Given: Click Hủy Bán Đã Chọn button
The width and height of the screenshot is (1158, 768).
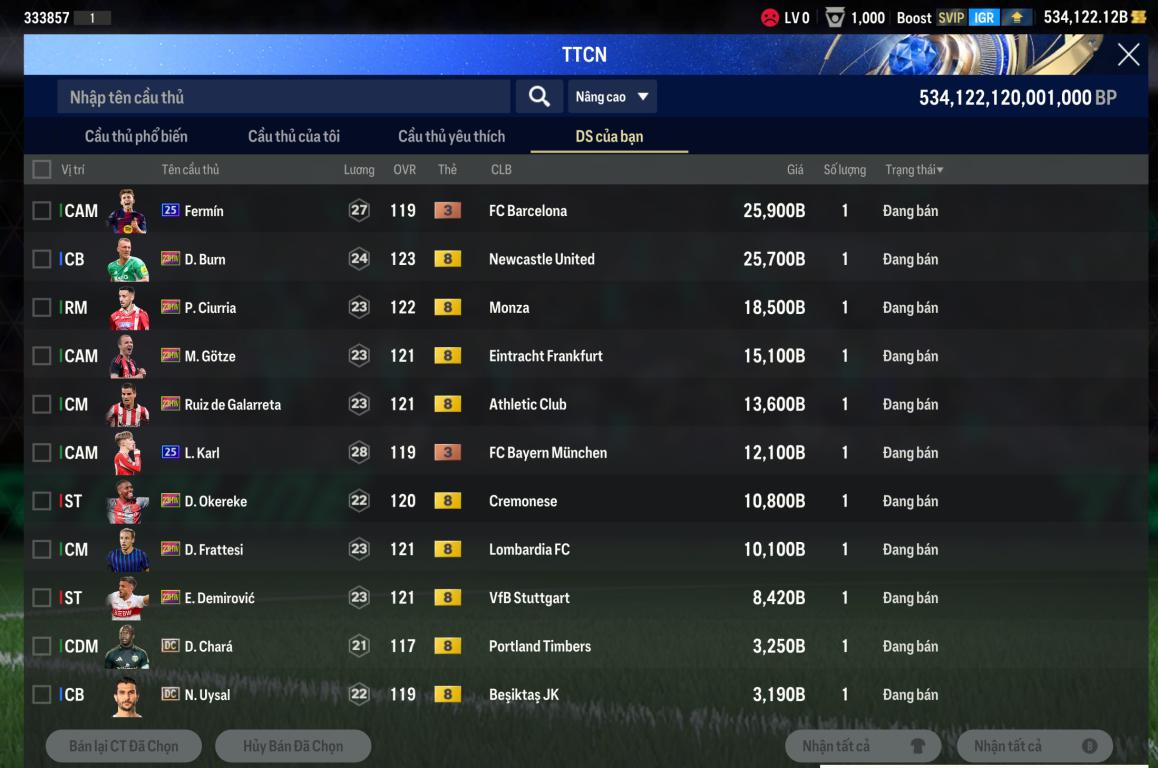Looking at the screenshot, I should pos(293,746).
